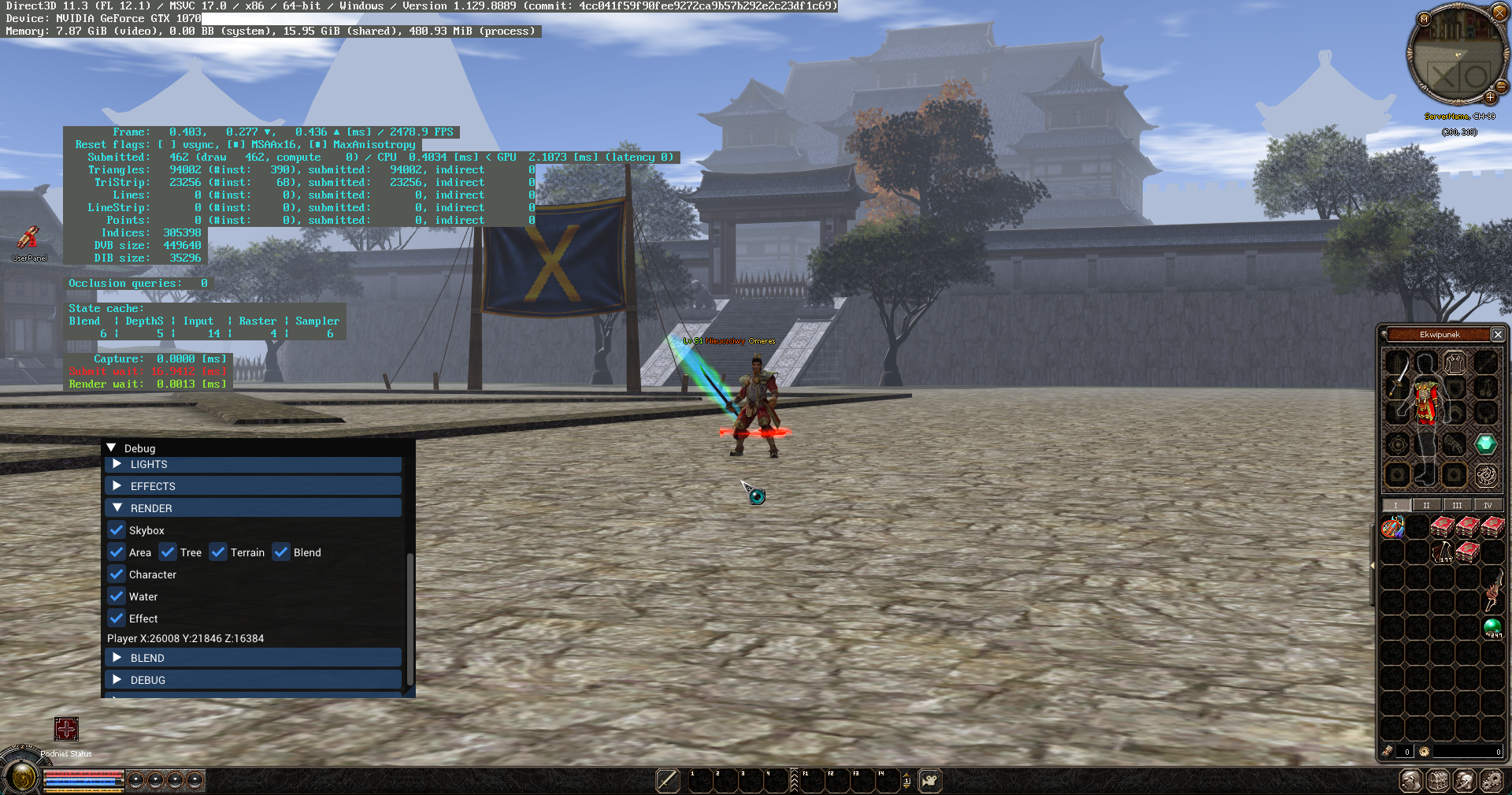Uncheck the Water checkbox in the Debug panel

tap(115, 596)
